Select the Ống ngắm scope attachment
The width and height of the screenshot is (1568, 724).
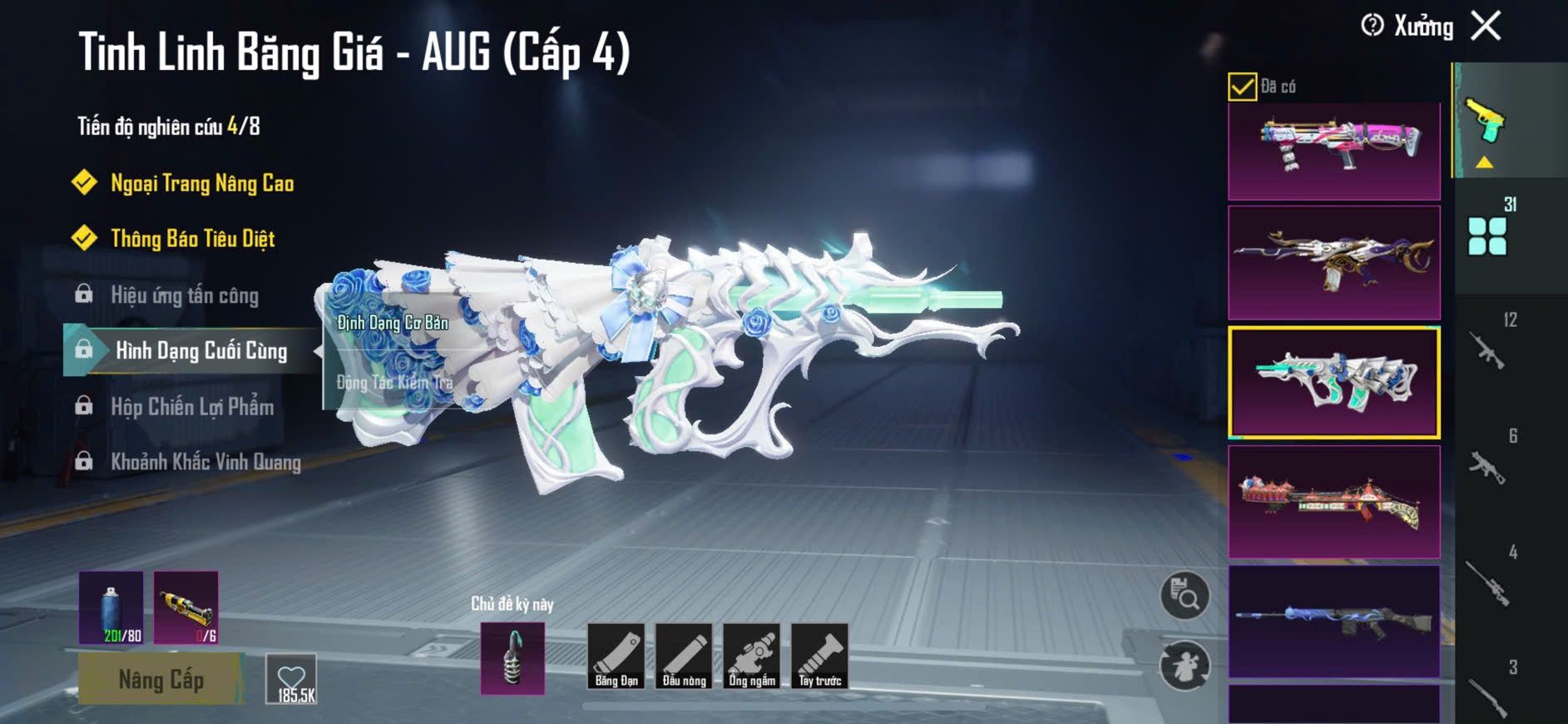[x=752, y=657]
